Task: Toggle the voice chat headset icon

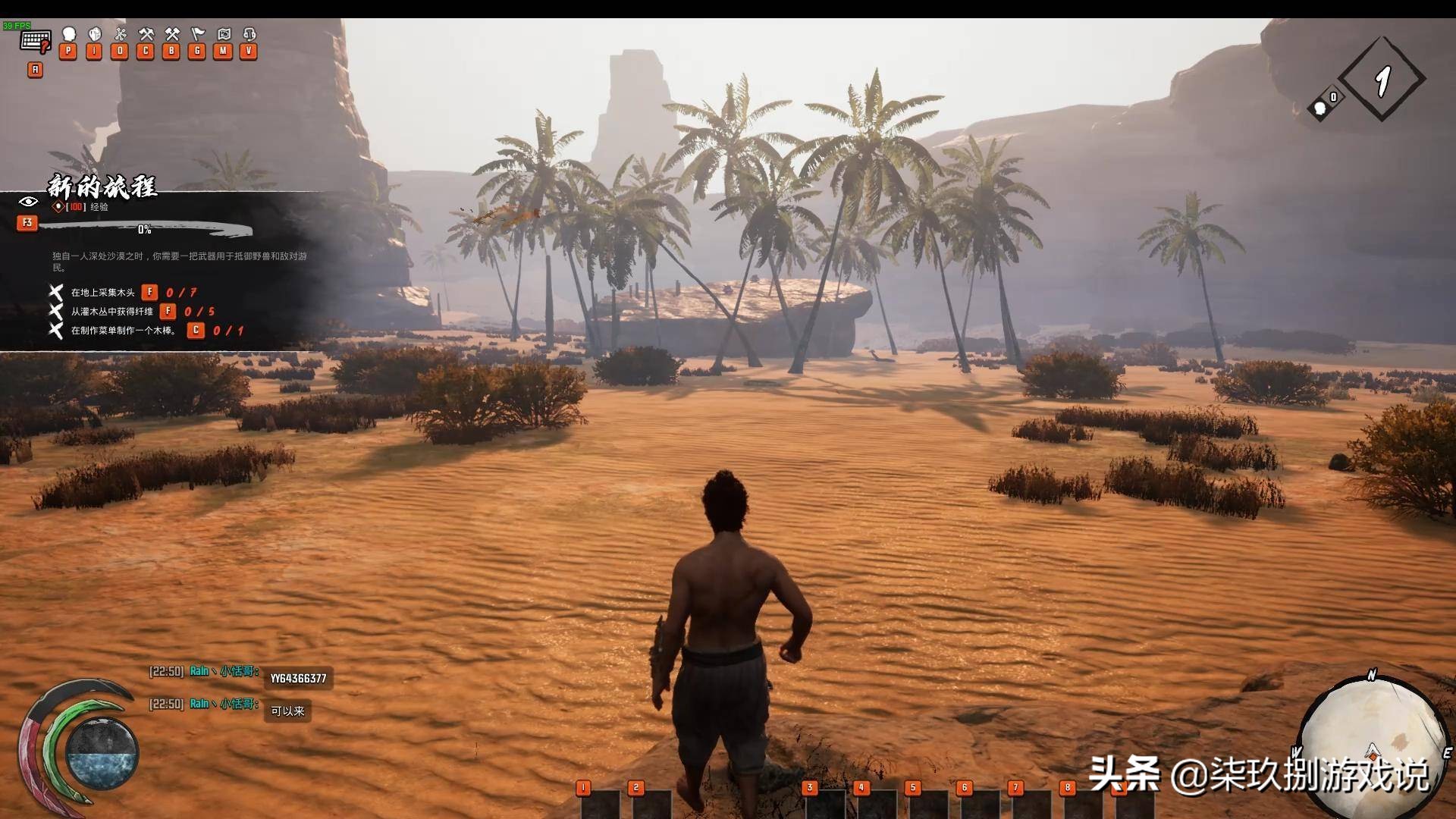Action: coord(249,35)
